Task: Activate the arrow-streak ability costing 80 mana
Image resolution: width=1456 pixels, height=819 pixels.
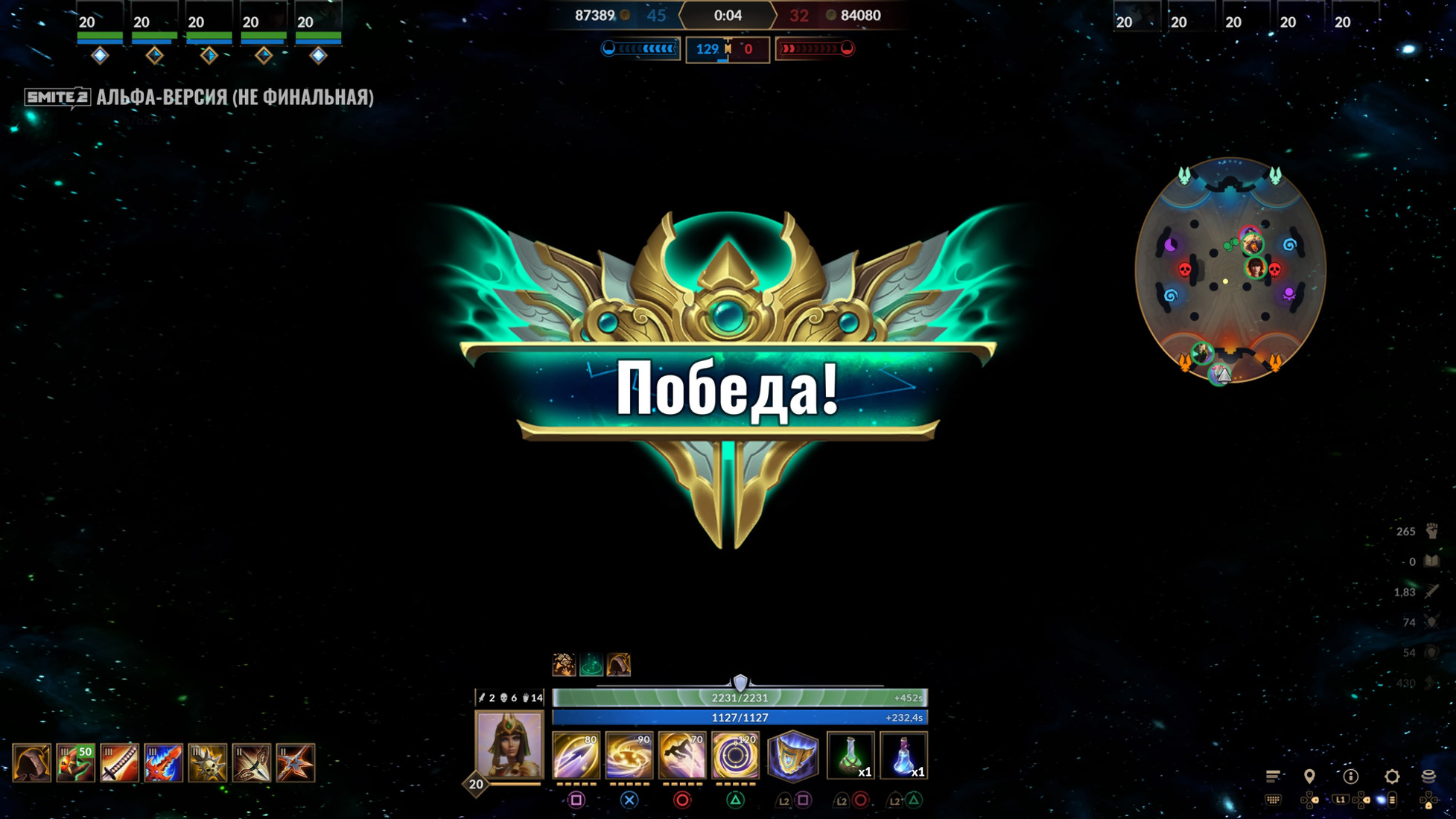Action: coord(576,756)
